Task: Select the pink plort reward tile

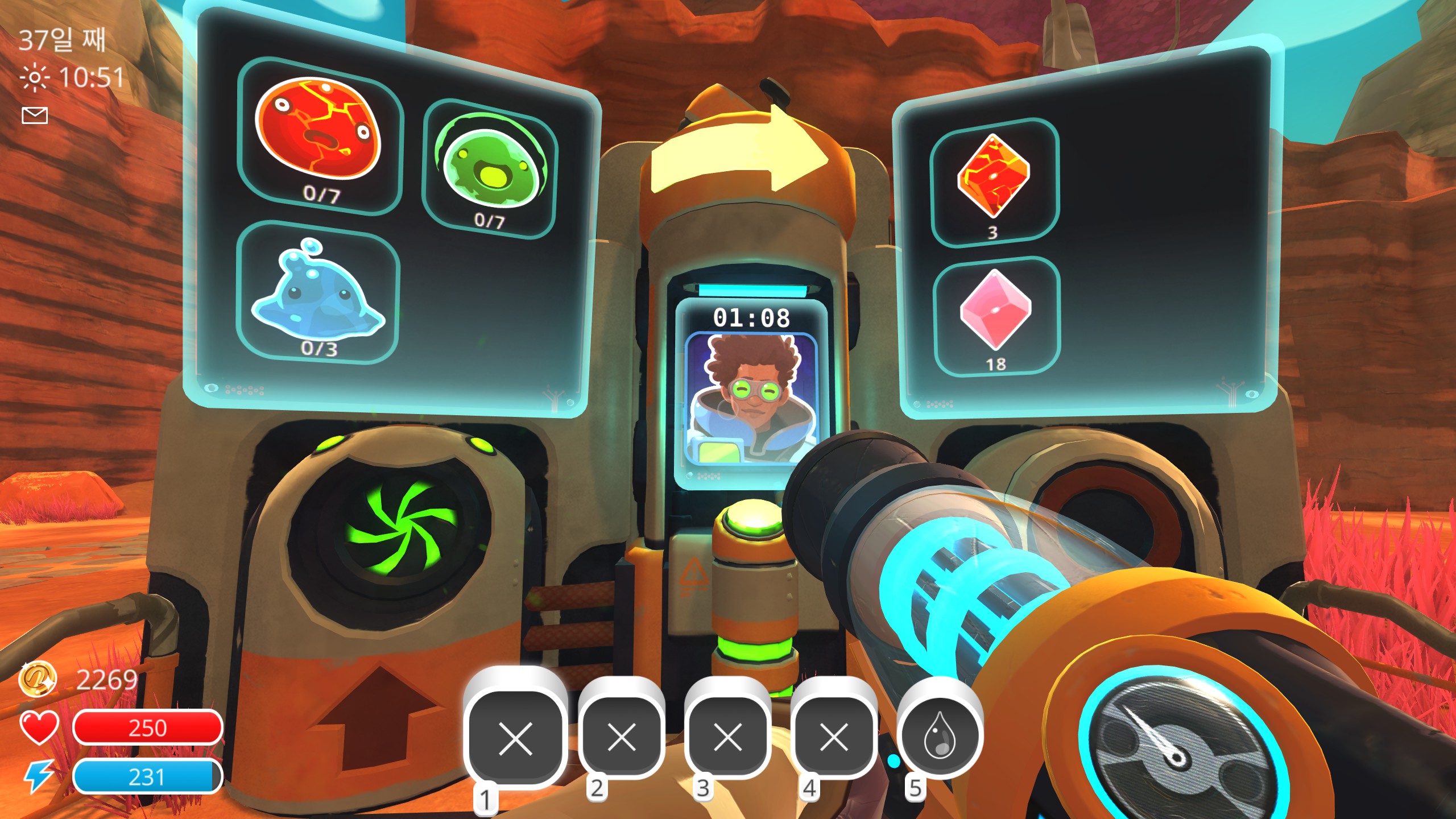Action: 996,316
